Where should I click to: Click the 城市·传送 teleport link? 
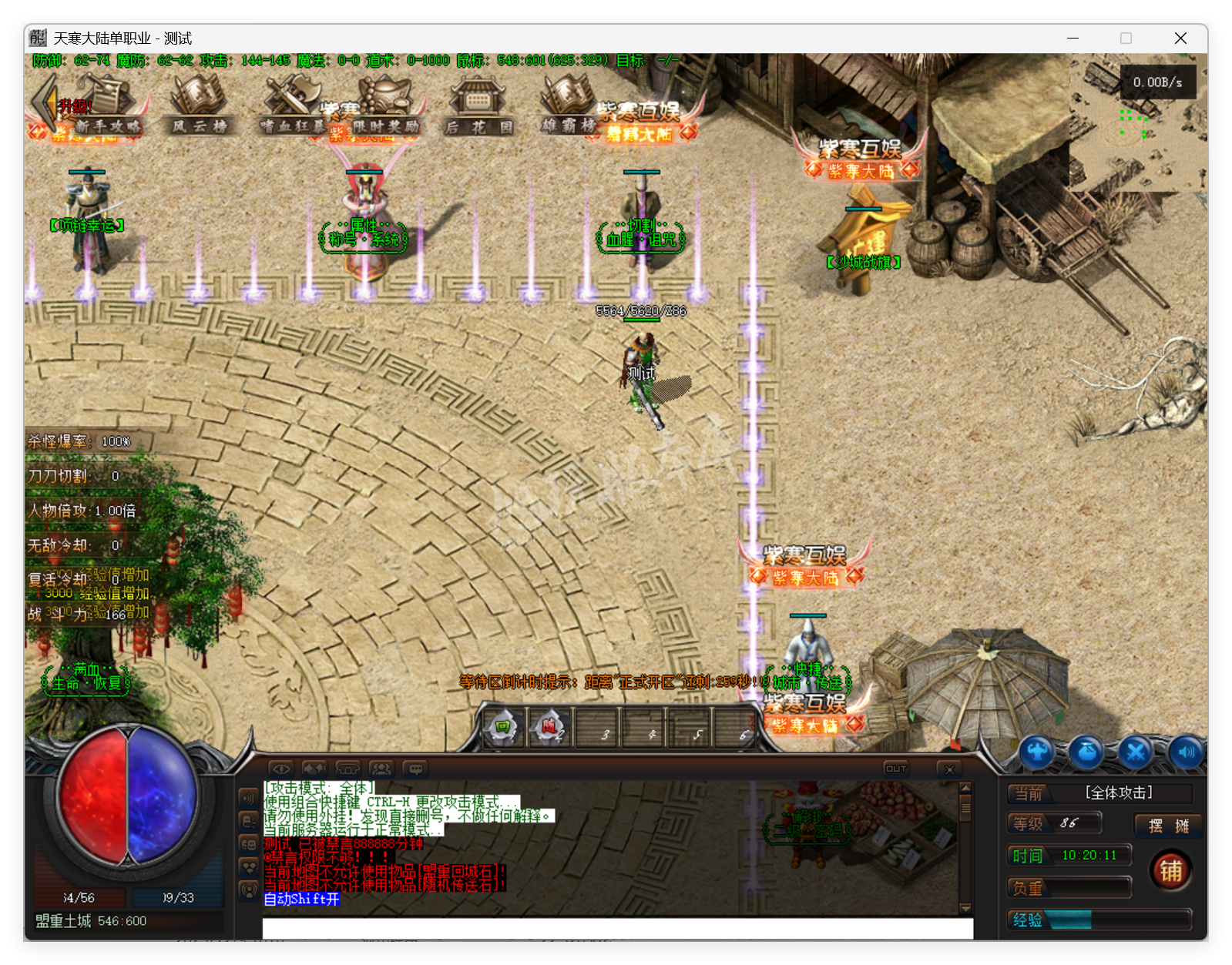coord(806,682)
